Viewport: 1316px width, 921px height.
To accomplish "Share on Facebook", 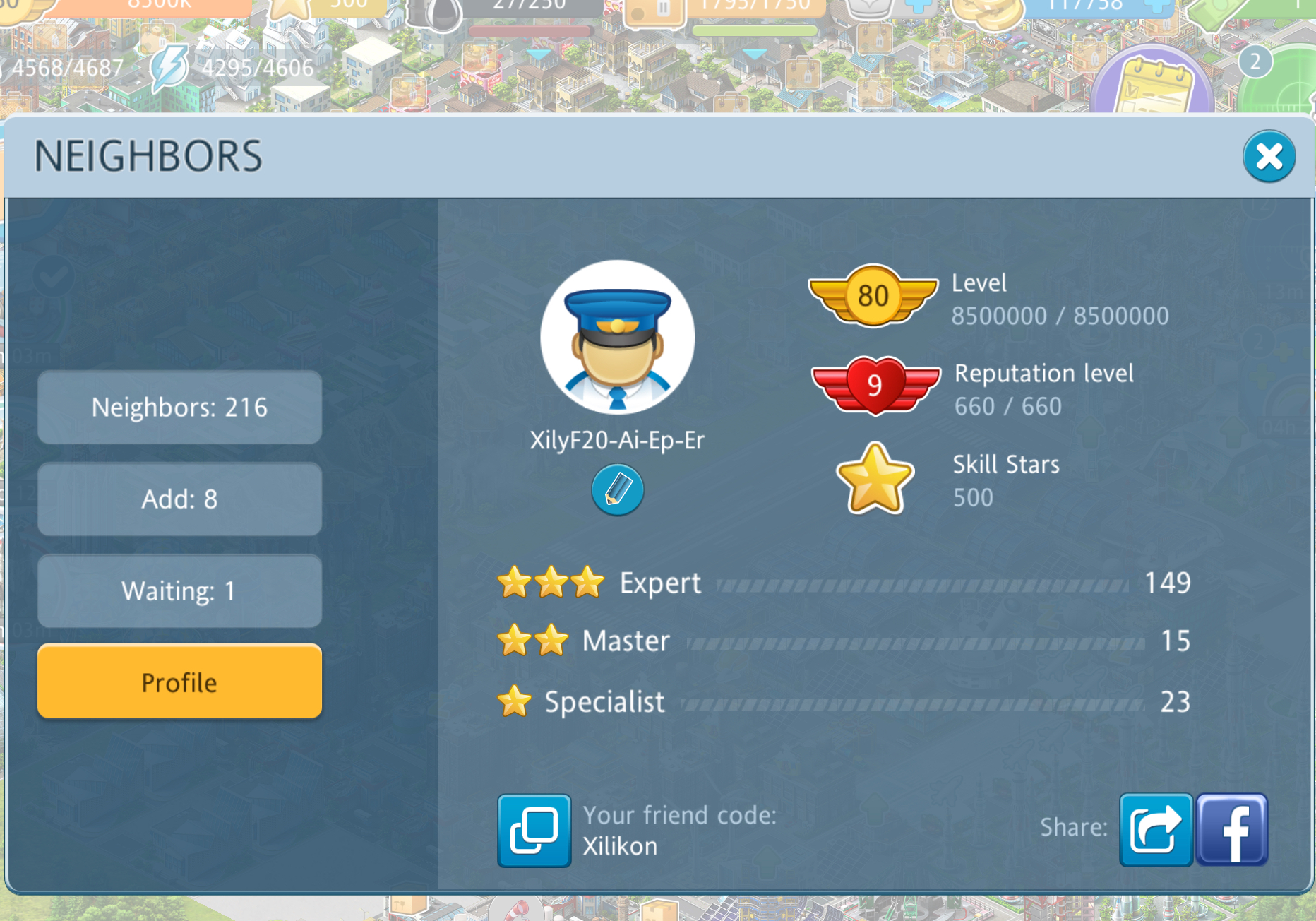I will tap(1232, 830).
